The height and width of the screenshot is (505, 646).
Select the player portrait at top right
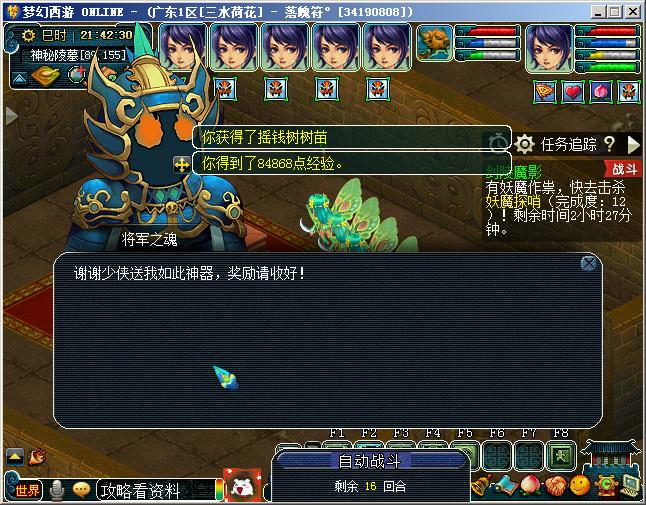(549, 47)
